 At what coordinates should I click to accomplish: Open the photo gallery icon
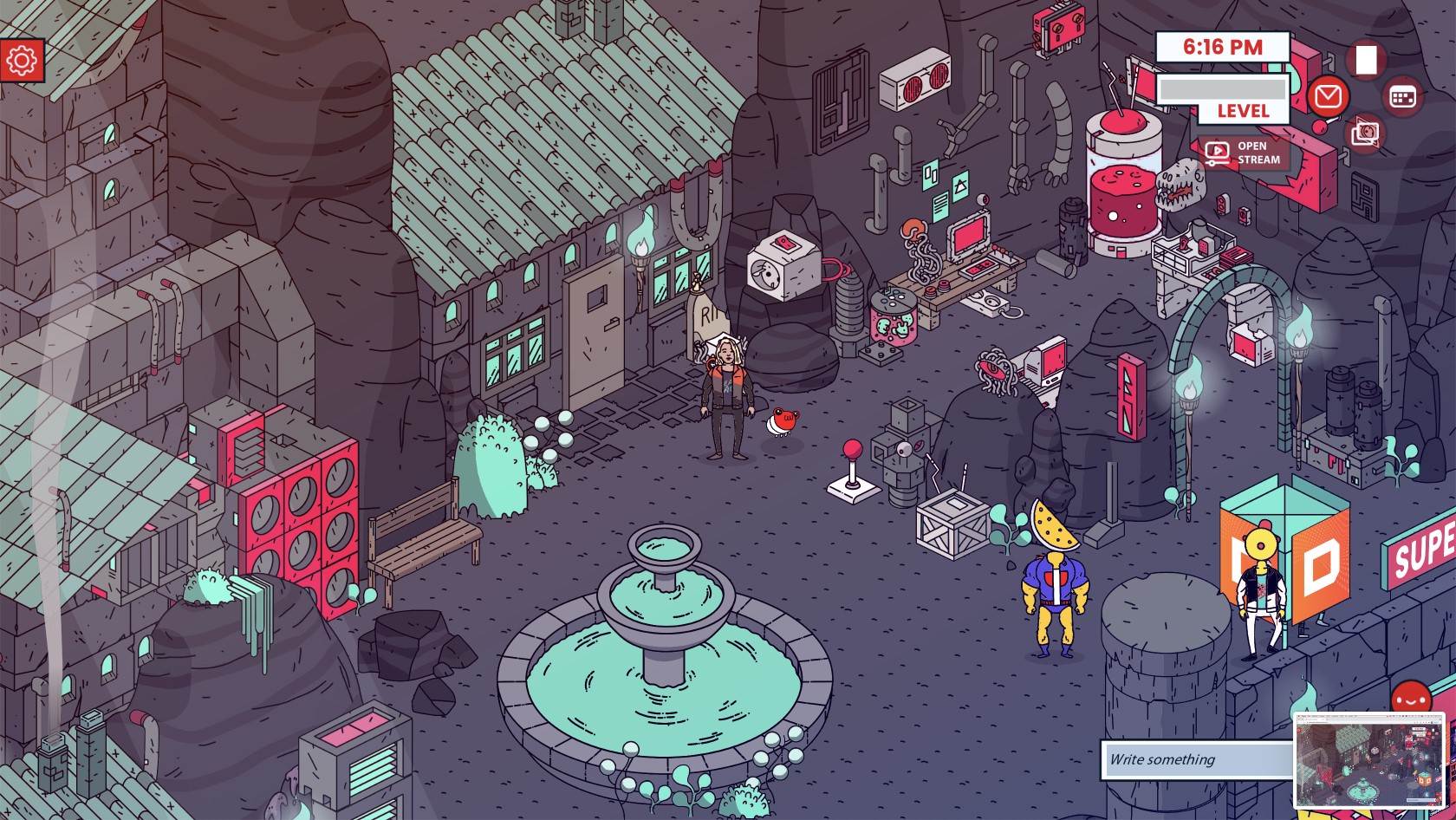[1365, 133]
